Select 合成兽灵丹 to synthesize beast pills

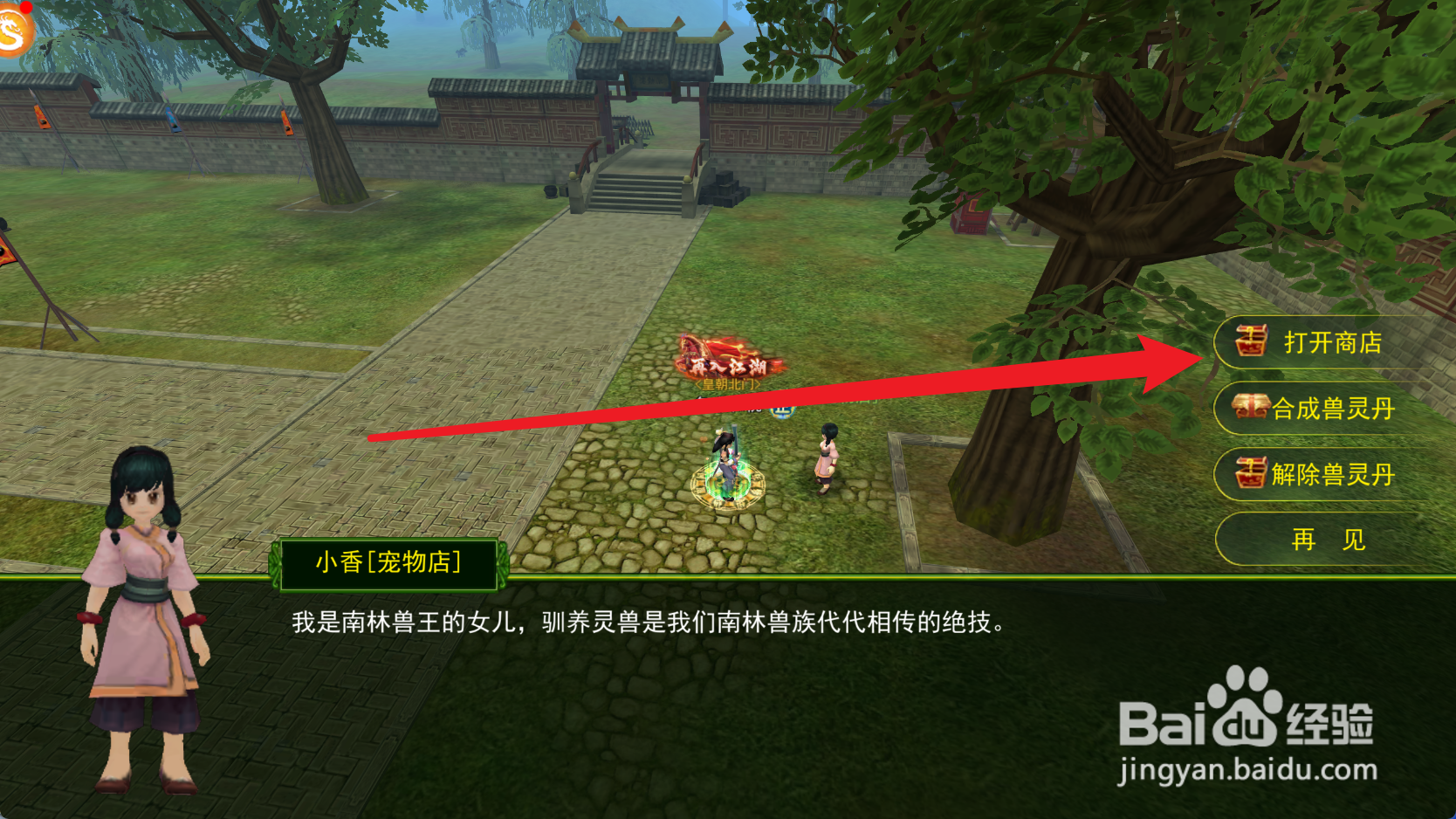(1336, 409)
